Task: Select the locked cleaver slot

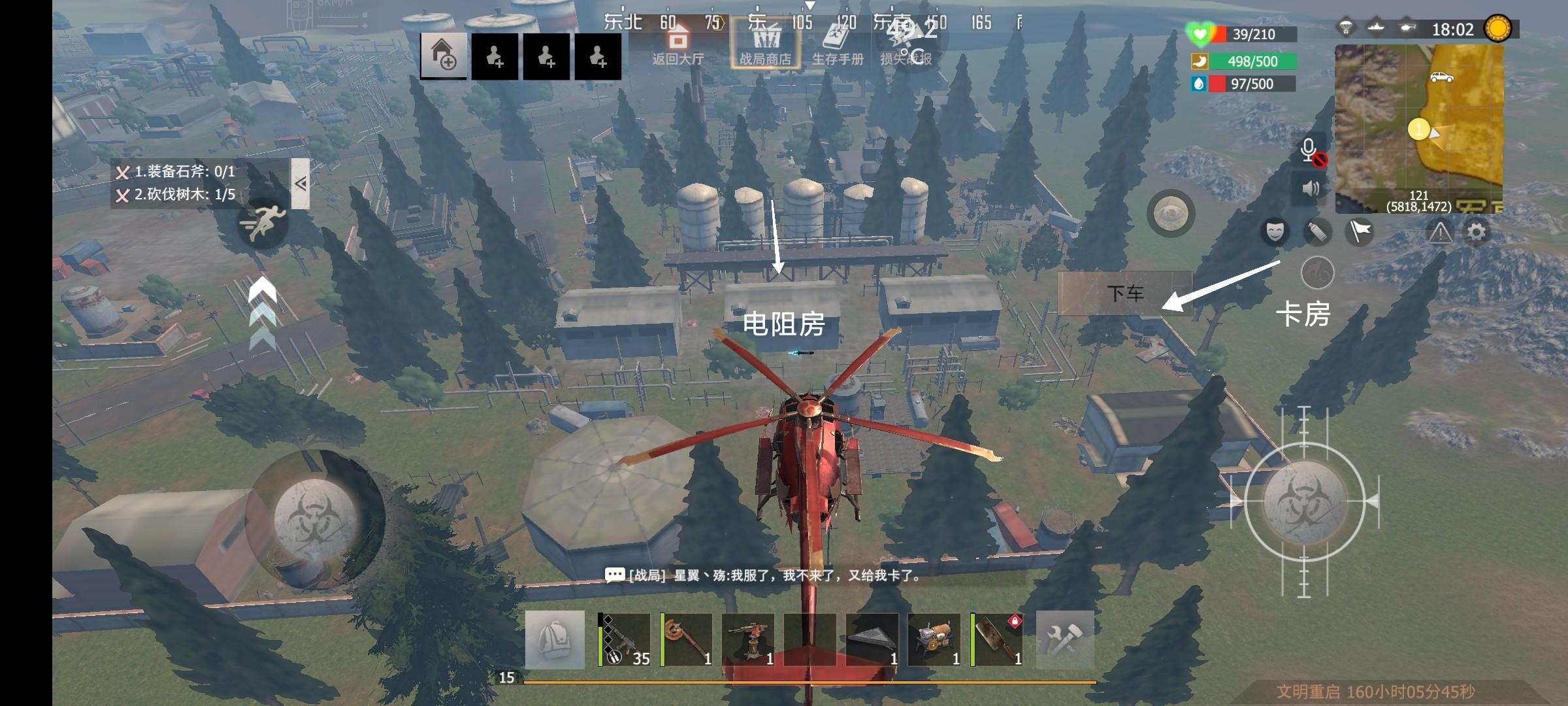Action: pos(997,639)
